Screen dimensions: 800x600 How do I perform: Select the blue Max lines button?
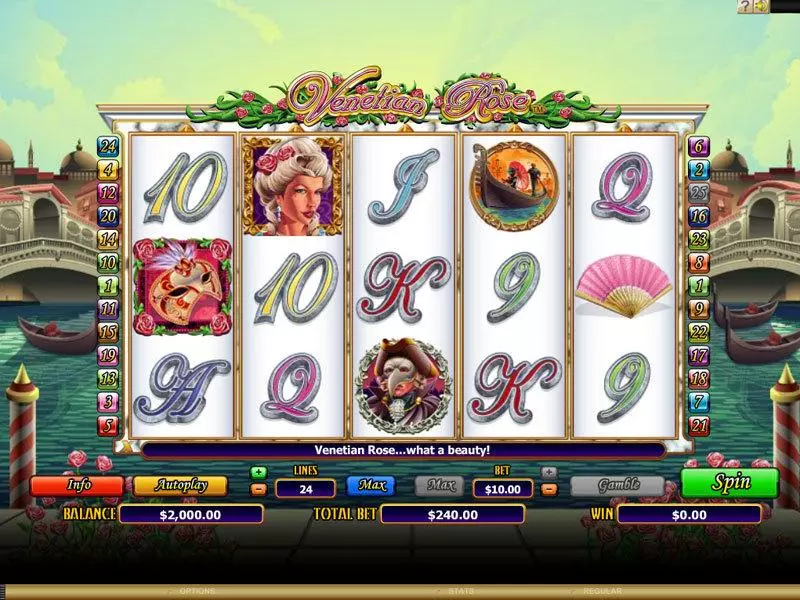[371, 486]
